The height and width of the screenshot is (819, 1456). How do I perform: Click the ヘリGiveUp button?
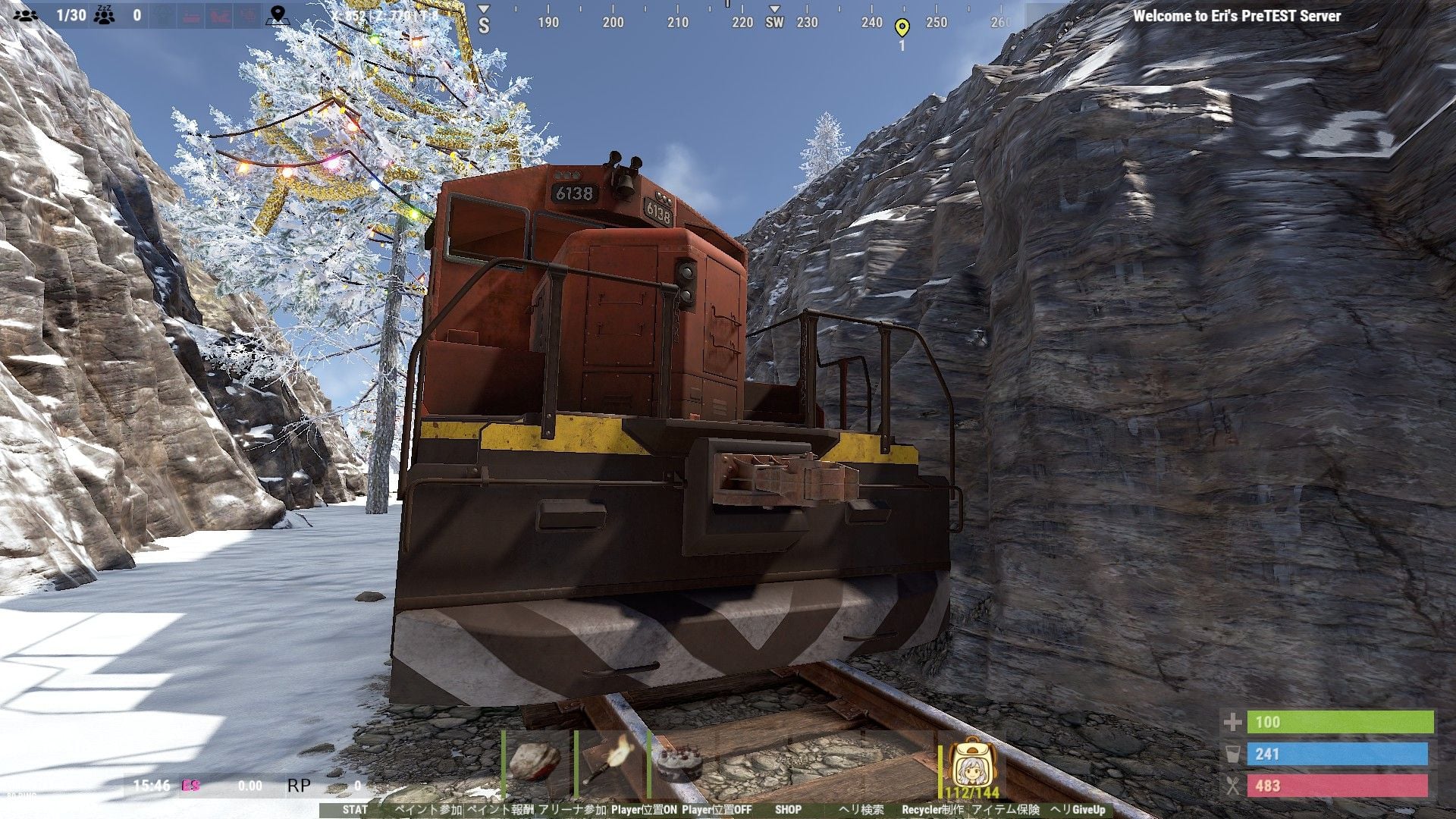1078,810
